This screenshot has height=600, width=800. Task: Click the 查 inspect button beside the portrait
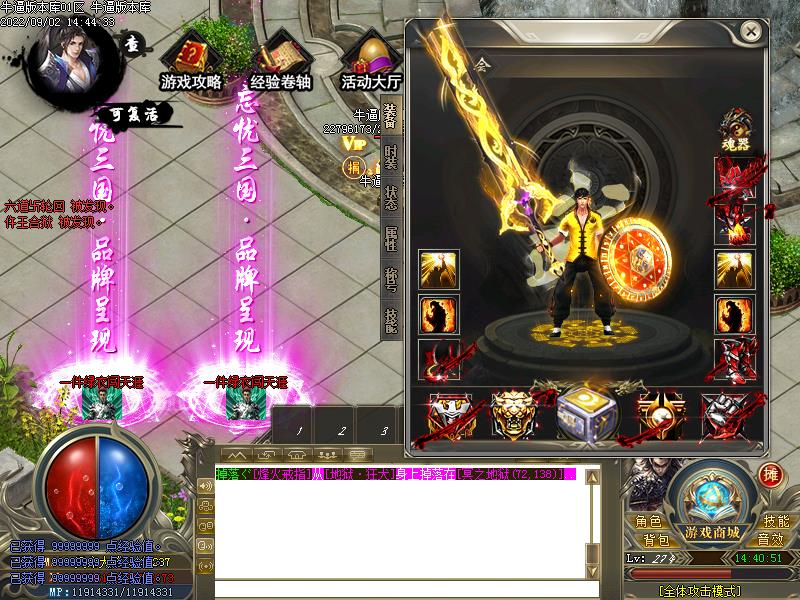click(x=132, y=43)
